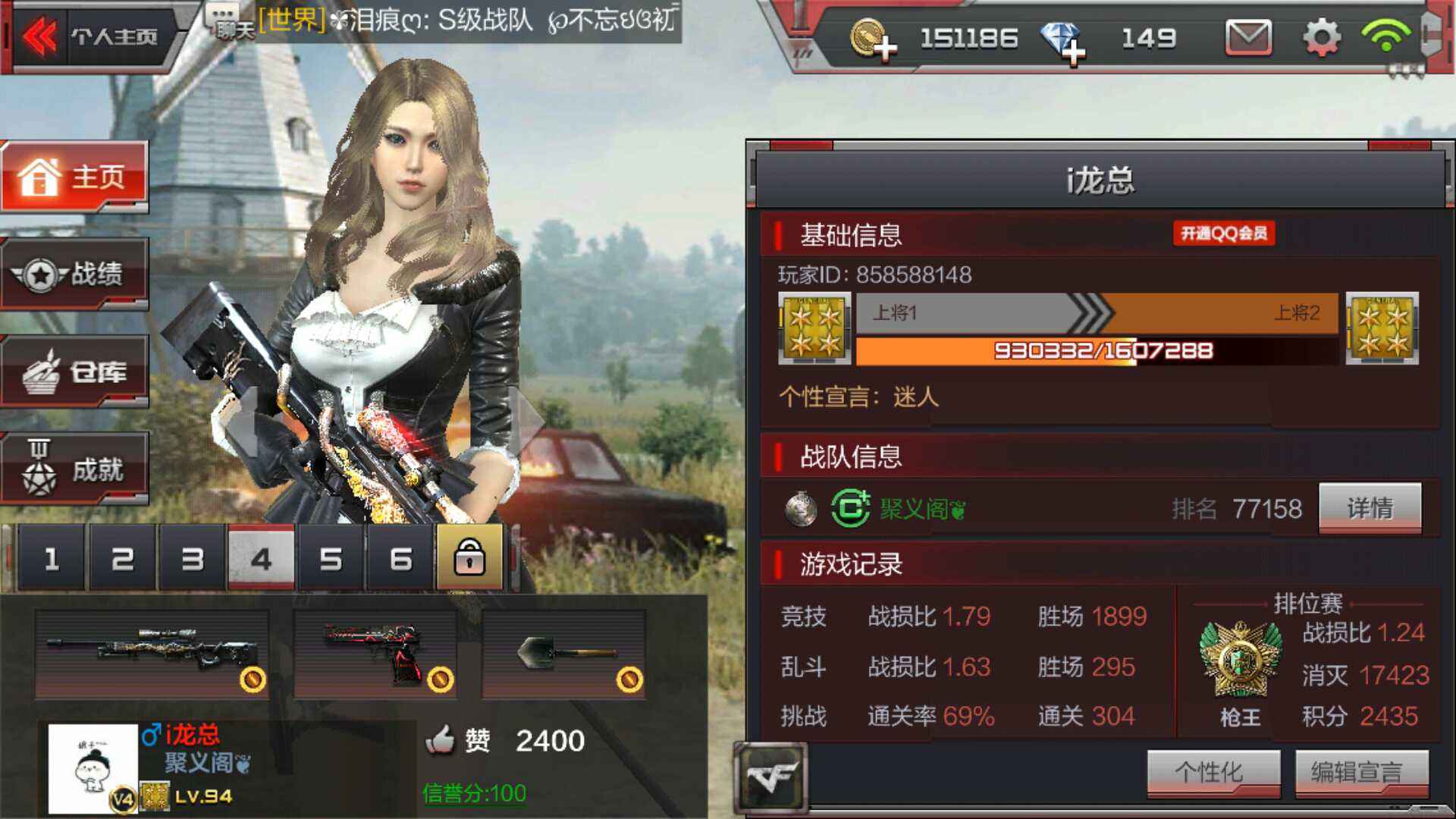Image resolution: width=1456 pixels, height=819 pixels.
Task: Select the red pistol weapon slot
Action: 375,654
